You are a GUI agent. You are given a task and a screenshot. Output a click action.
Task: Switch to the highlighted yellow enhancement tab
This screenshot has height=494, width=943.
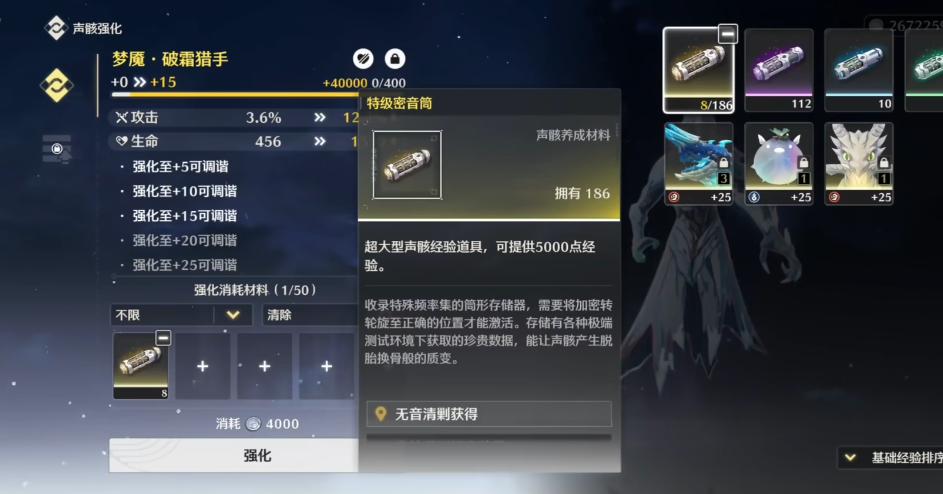pos(56,85)
